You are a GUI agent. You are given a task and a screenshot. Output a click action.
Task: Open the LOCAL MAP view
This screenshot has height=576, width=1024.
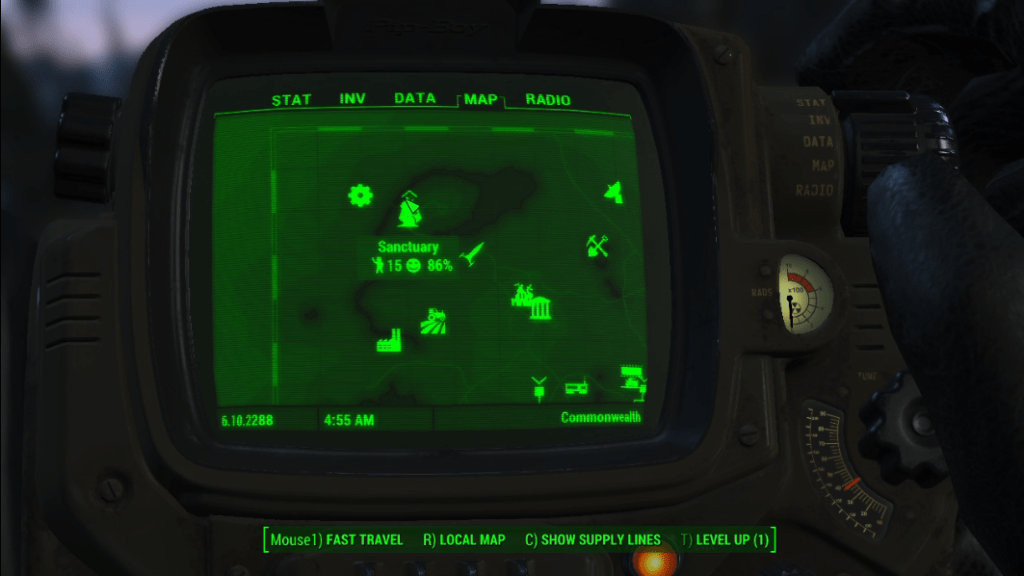[x=464, y=540]
